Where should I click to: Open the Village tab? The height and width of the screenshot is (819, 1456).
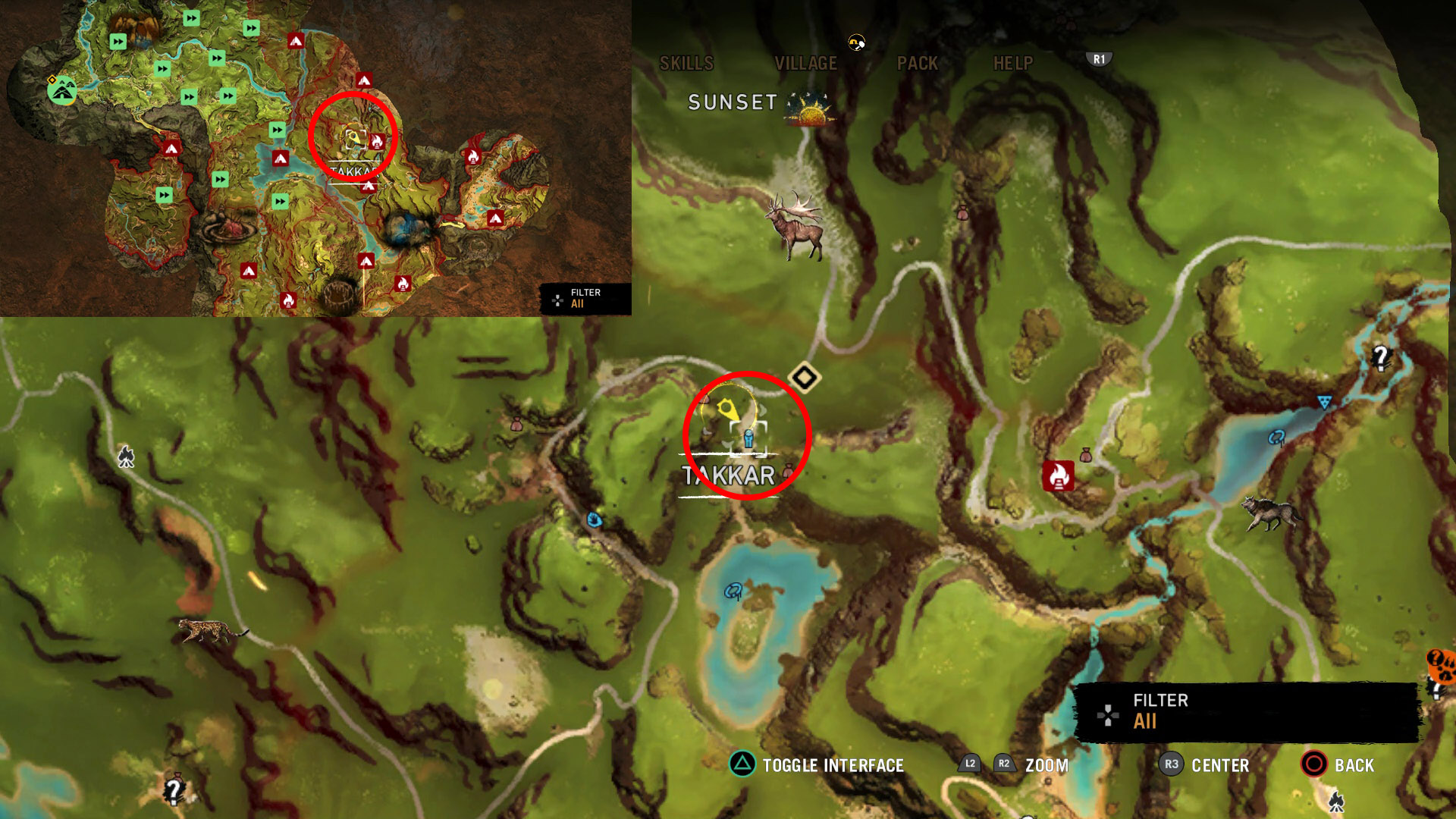pos(805,64)
